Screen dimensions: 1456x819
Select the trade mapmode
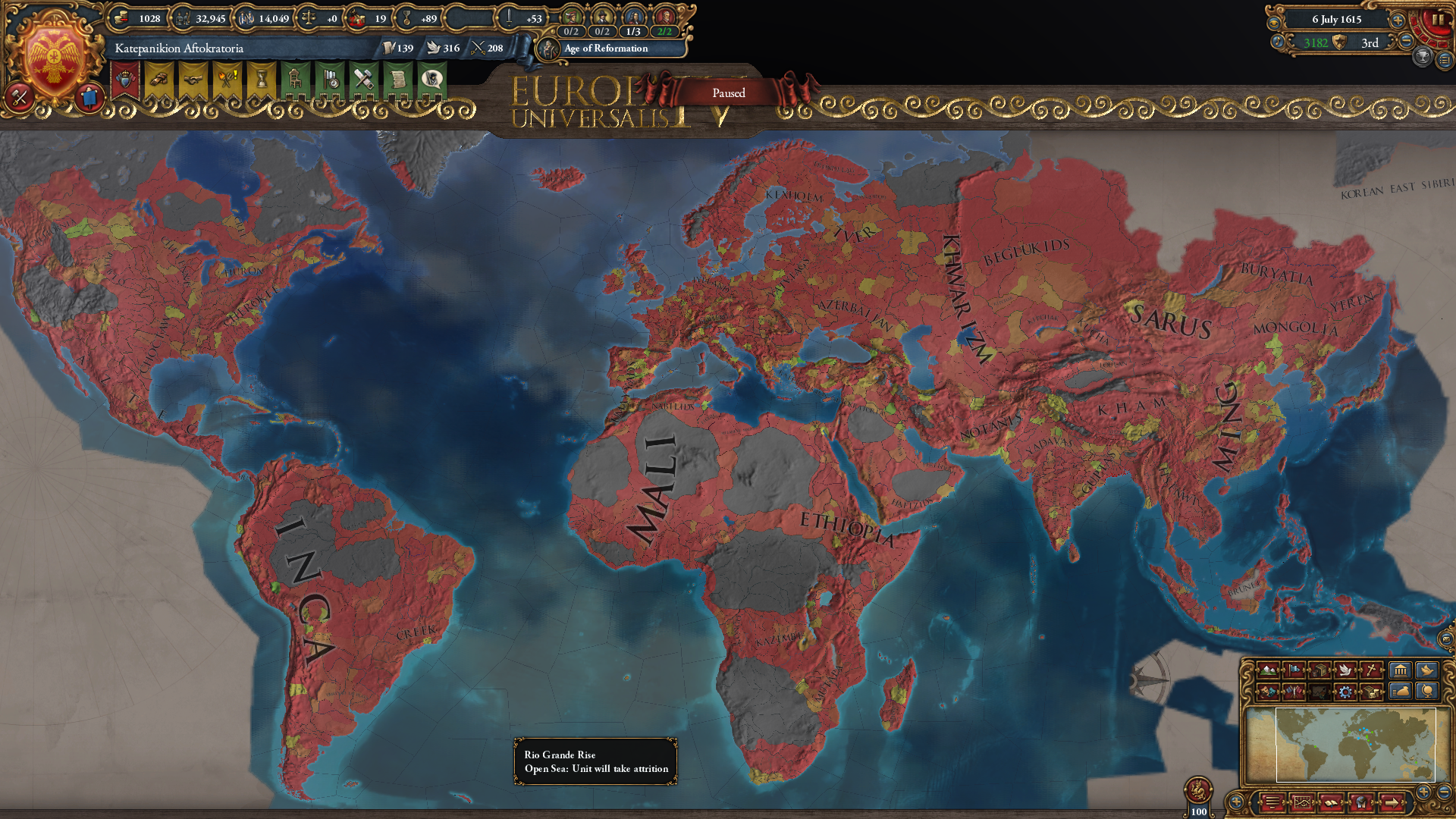[1319, 670]
